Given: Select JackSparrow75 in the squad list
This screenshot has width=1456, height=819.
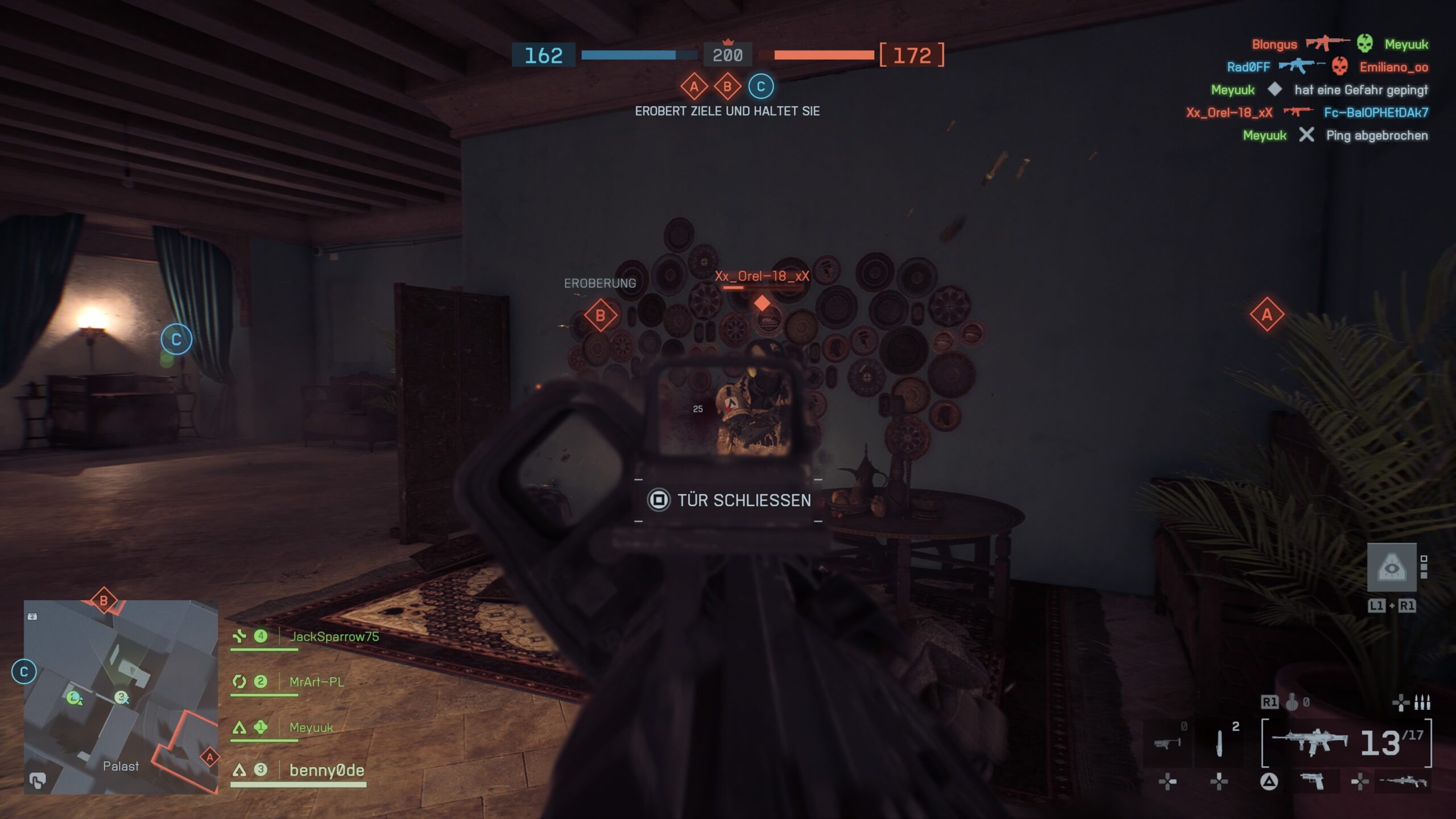Looking at the screenshot, I should point(334,636).
